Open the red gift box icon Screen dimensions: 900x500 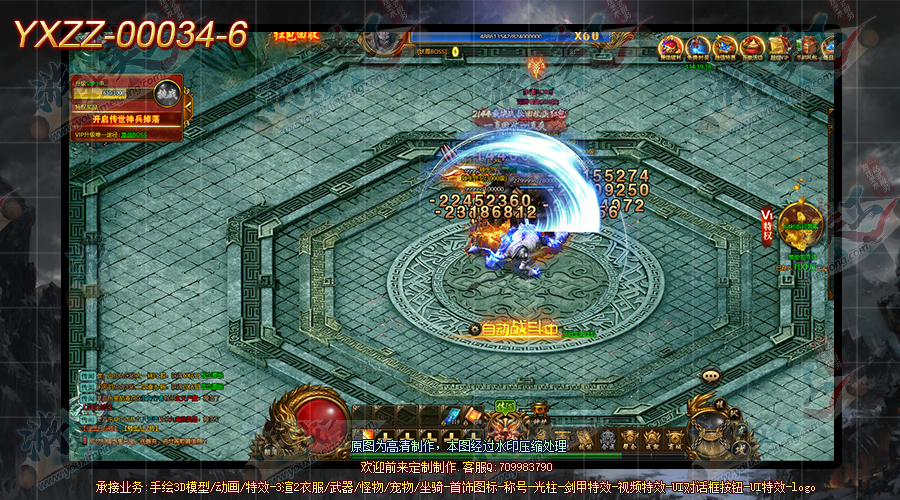pos(805,47)
